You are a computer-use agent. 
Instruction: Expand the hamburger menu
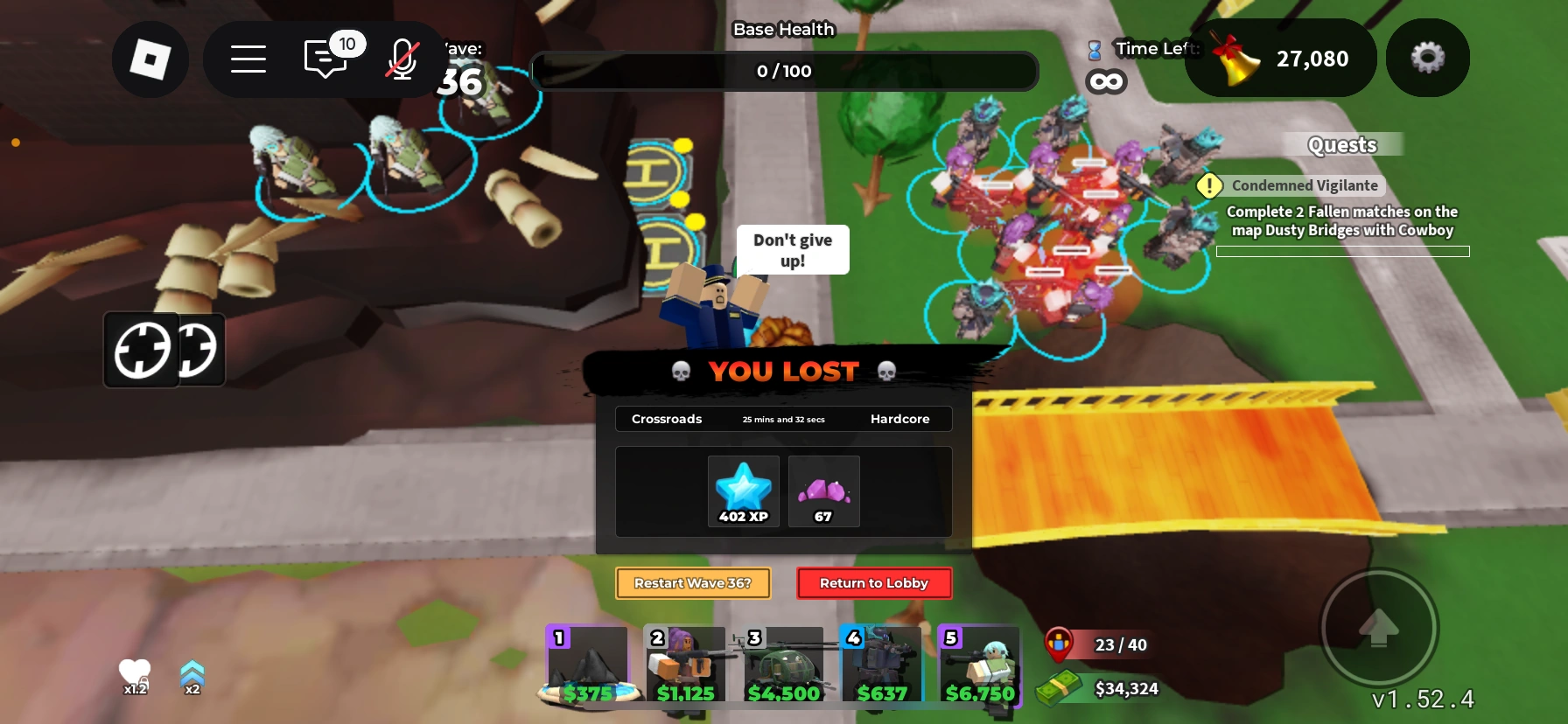click(248, 59)
